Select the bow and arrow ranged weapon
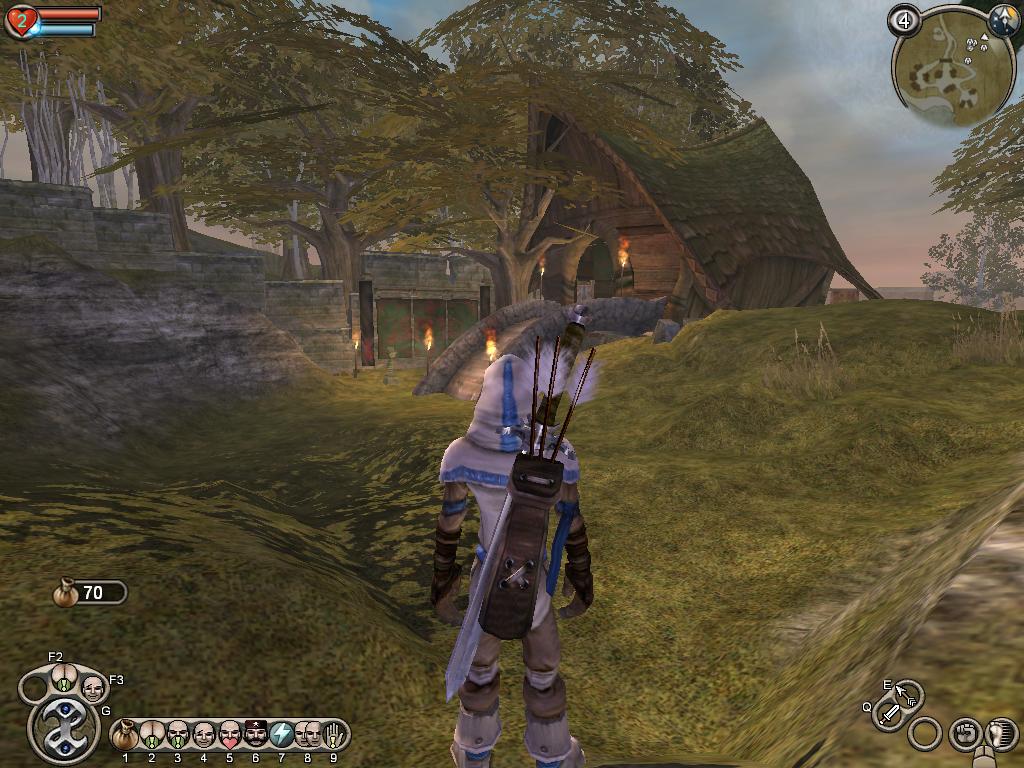The width and height of the screenshot is (1024, 768). 908,693
